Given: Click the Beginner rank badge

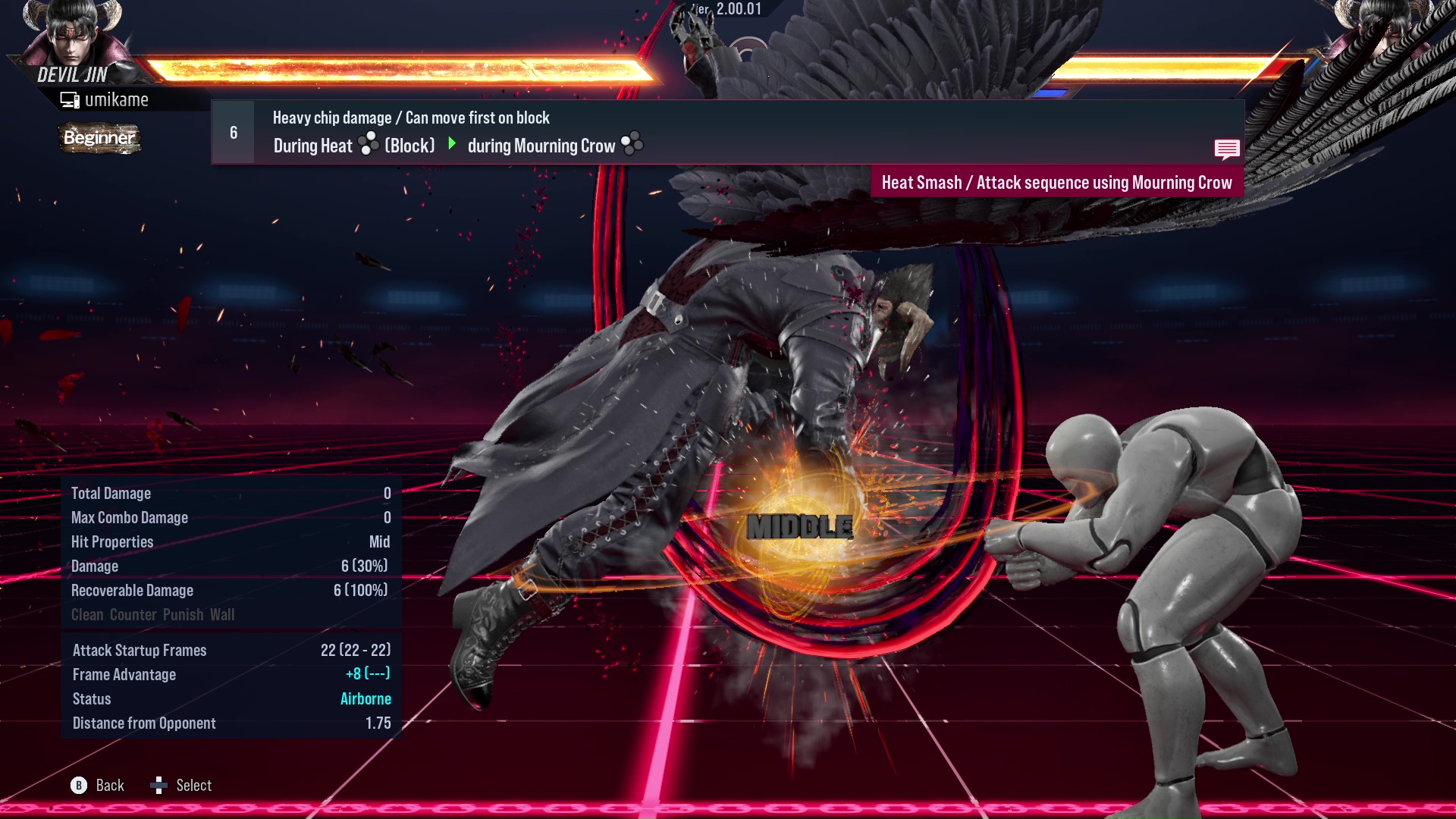Looking at the screenshot, I should pos(99,138).
